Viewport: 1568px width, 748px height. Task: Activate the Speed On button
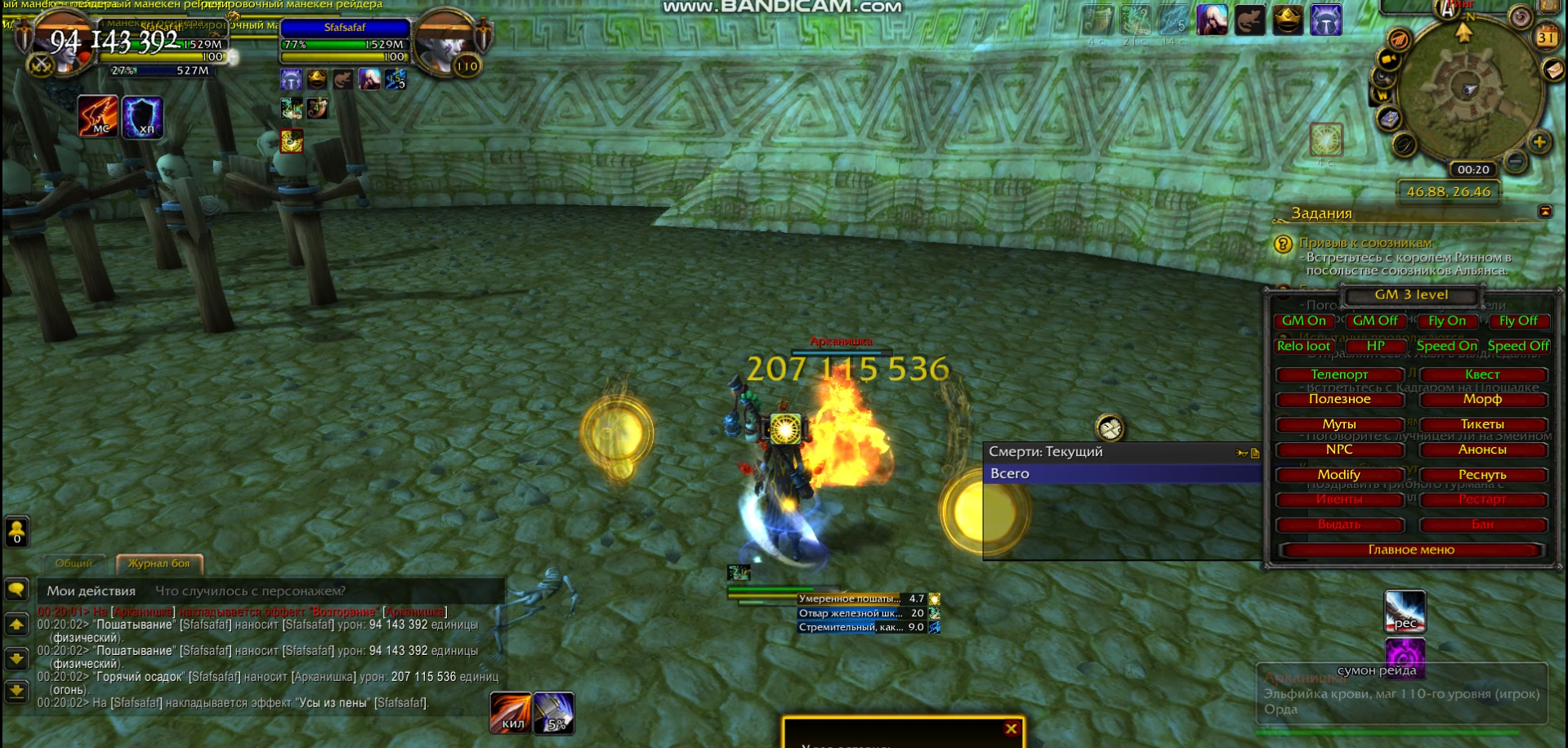(x=1446, y=346)
